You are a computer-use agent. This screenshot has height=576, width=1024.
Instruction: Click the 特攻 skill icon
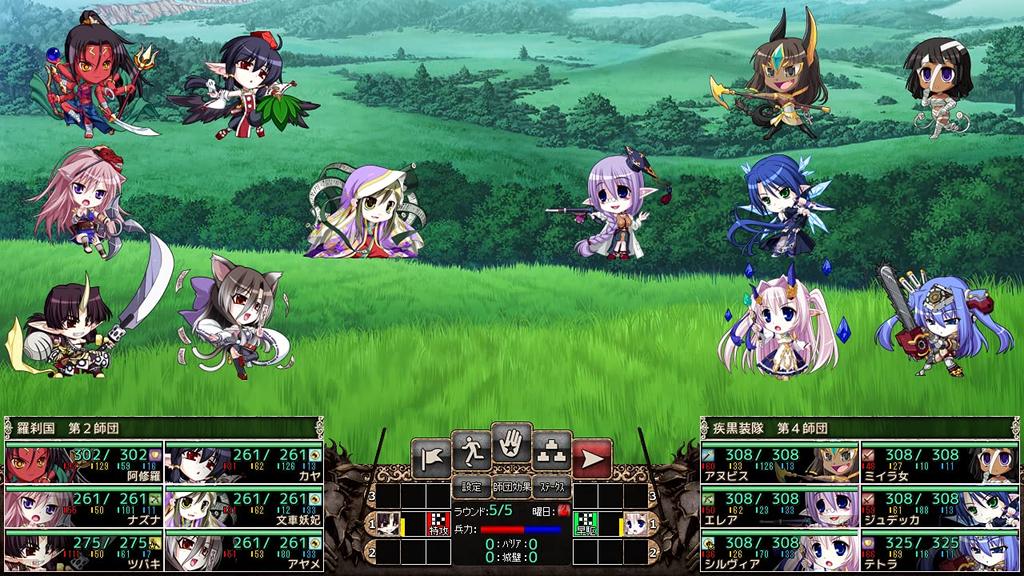pyautogui.click(x=437, y=522)
